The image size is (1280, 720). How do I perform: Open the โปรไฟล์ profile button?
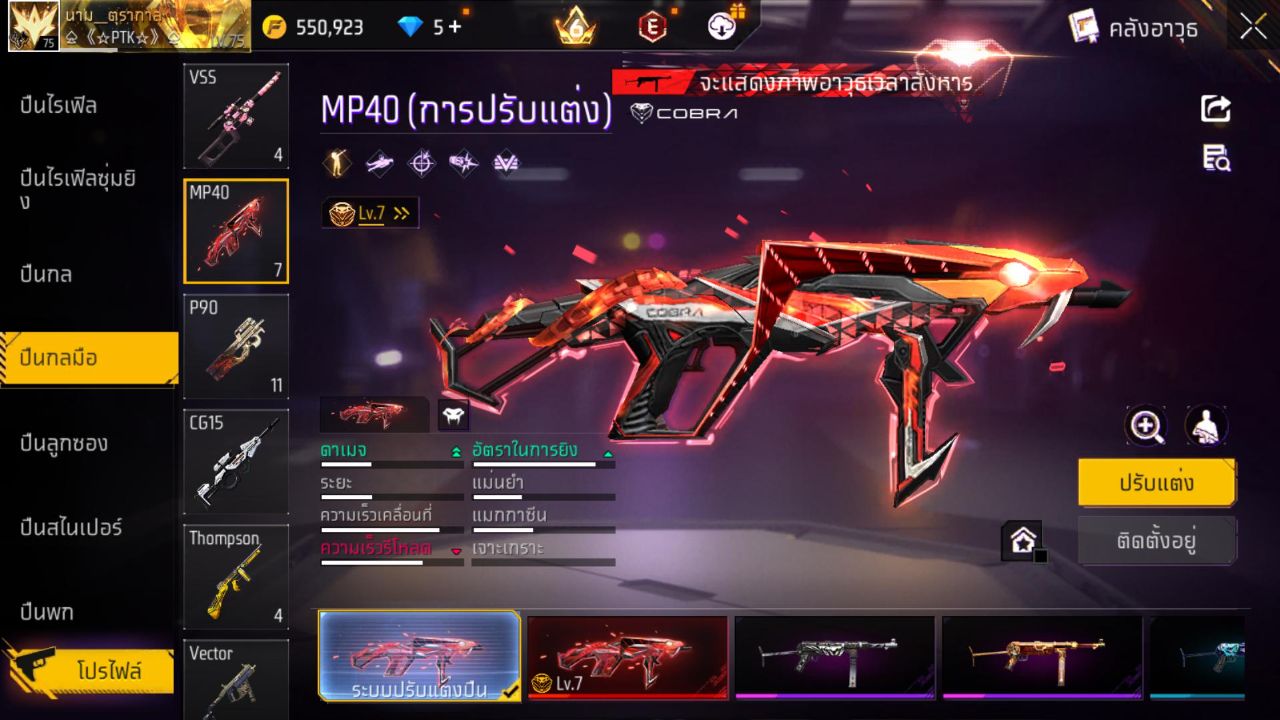(x=92, y=672)
